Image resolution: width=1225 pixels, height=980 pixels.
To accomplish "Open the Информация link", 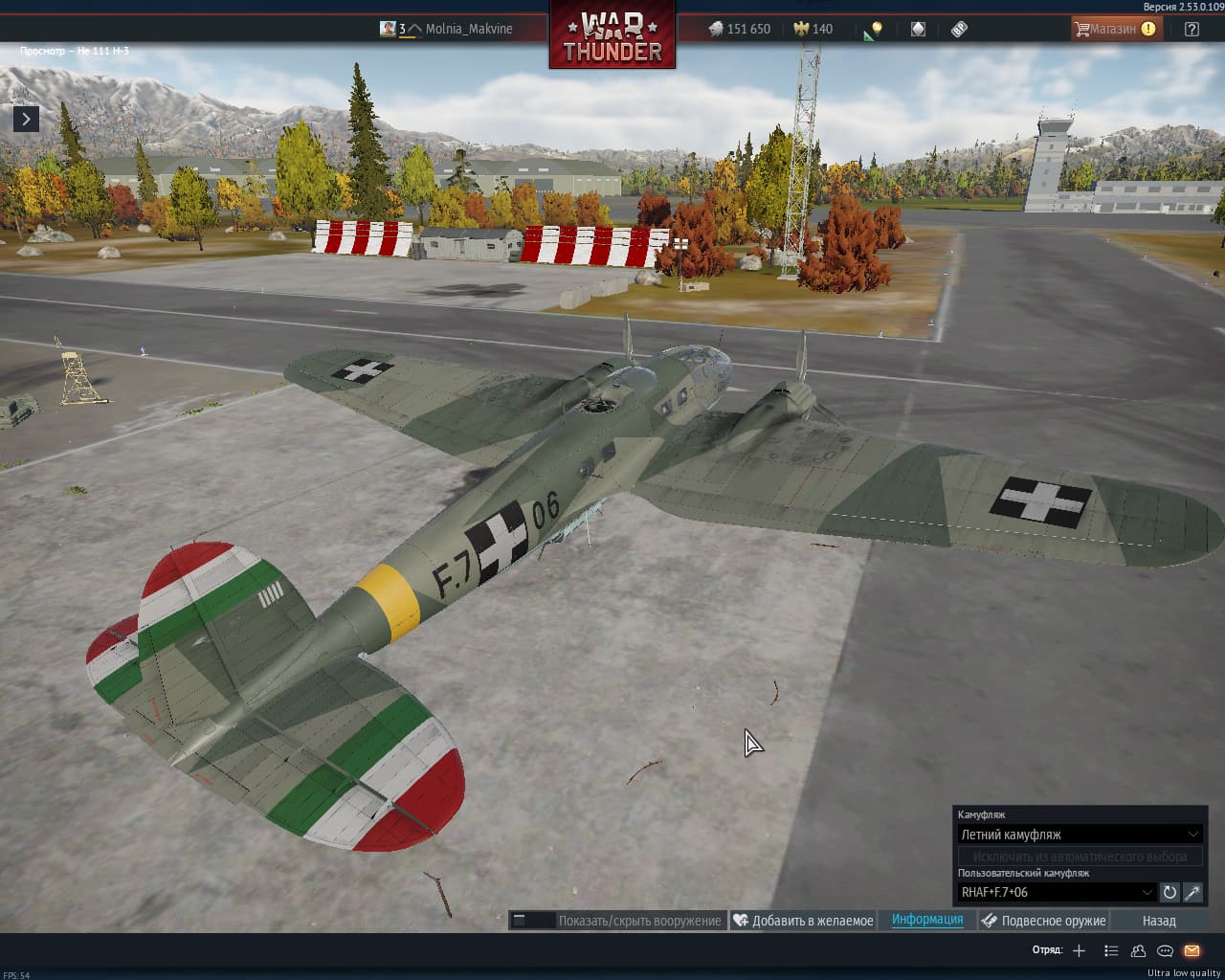I will click(927, 920).
